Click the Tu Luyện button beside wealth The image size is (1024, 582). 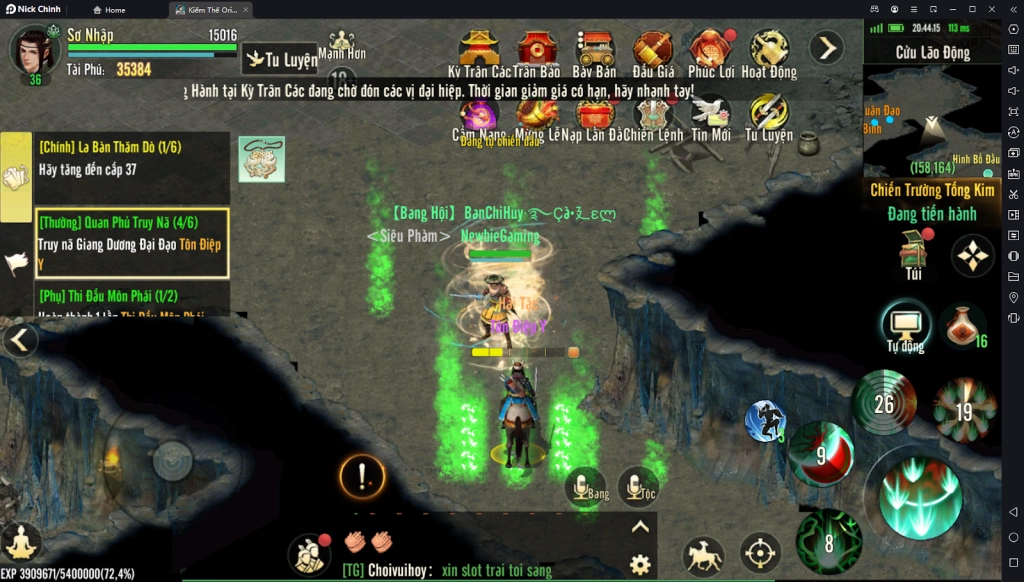(x=281, y=60)
